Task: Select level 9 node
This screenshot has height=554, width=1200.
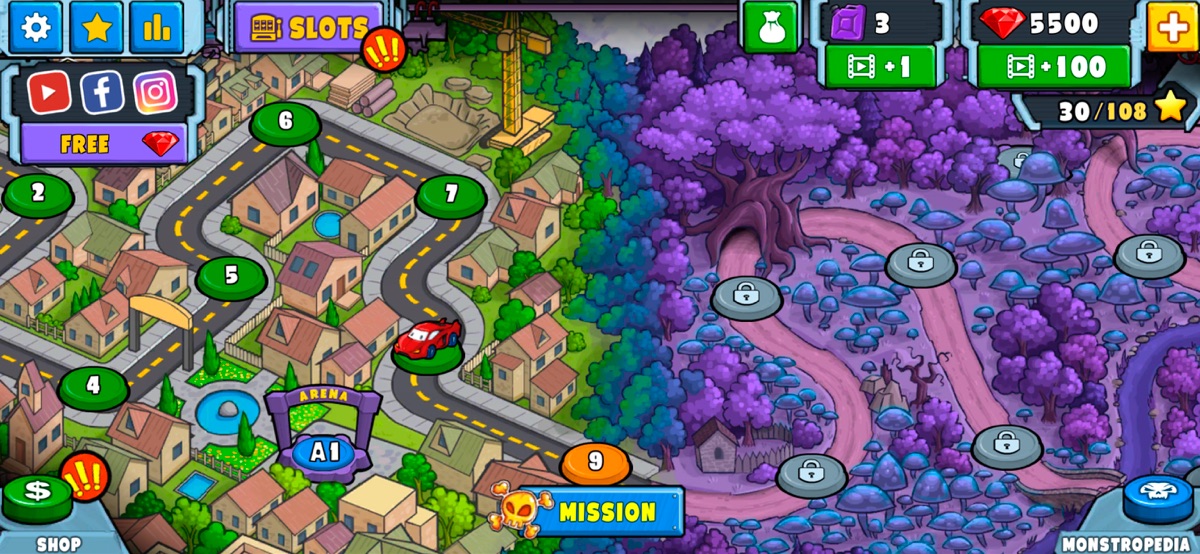Action: click(596, 462)
